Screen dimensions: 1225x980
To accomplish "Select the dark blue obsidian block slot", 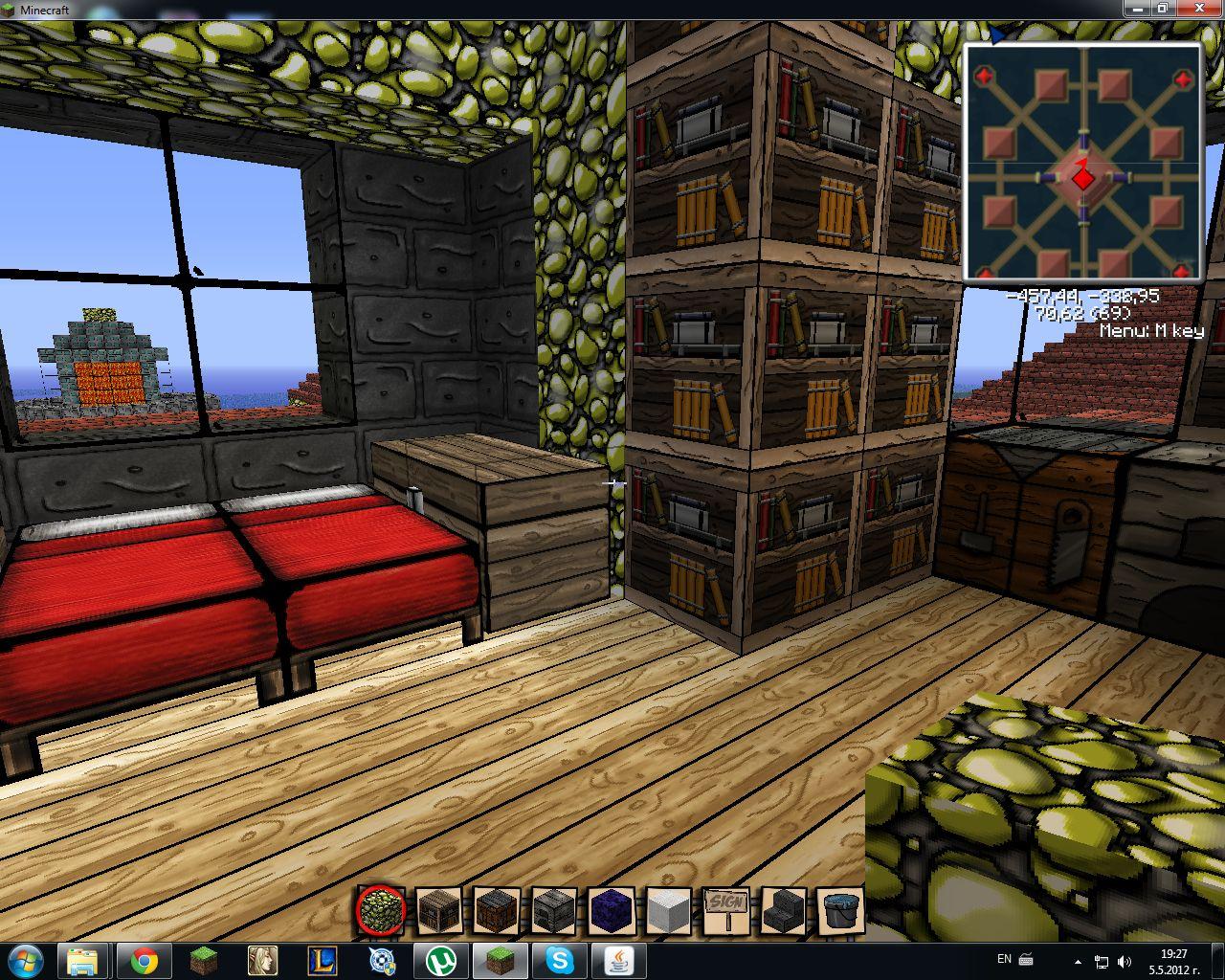I will pyautogui.click(x=612, y=910).
